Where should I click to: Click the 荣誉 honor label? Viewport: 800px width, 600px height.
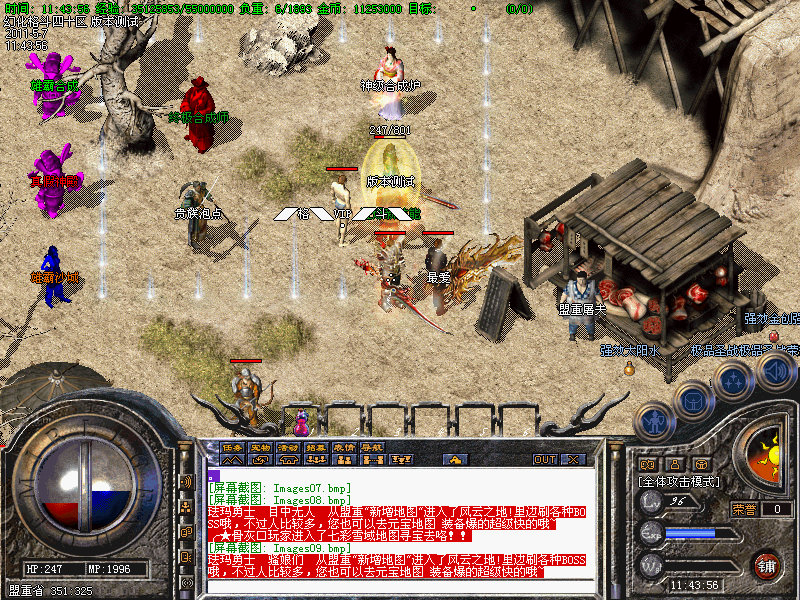pyautogui.click(x=745, y=509)
